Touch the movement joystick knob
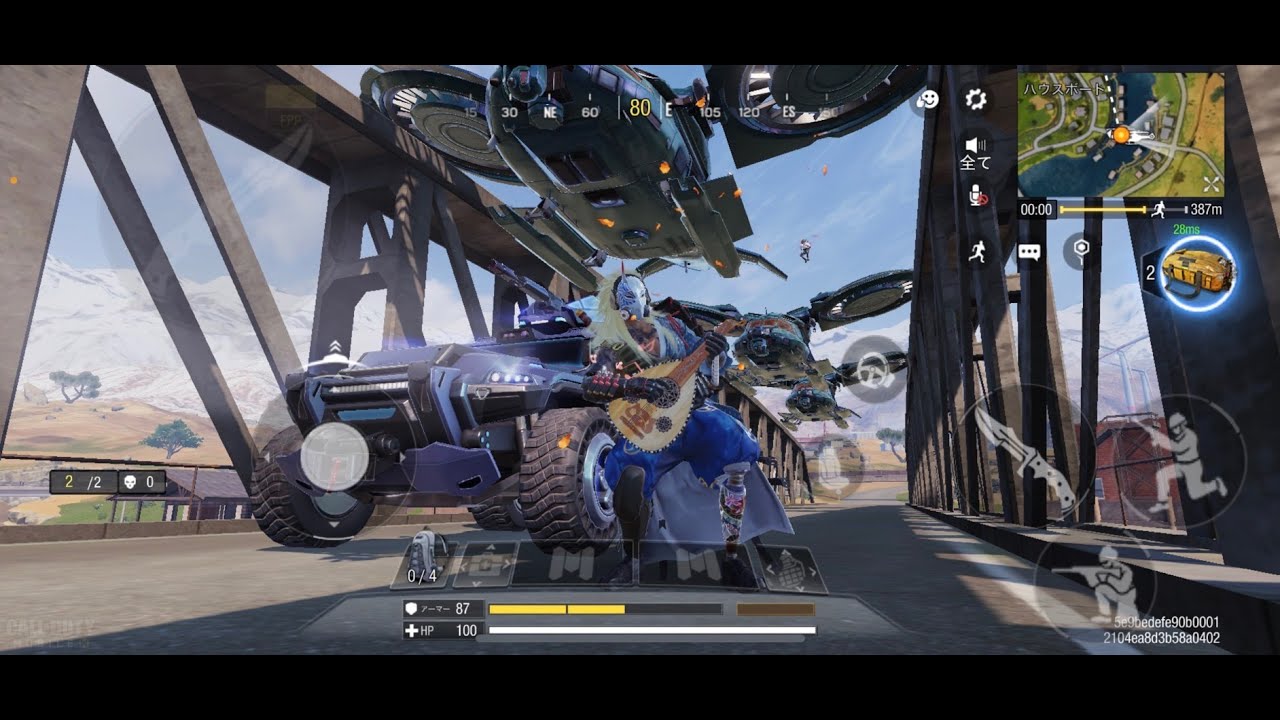The height and width of the screenshot is (720, 1280). pos(334,458)
